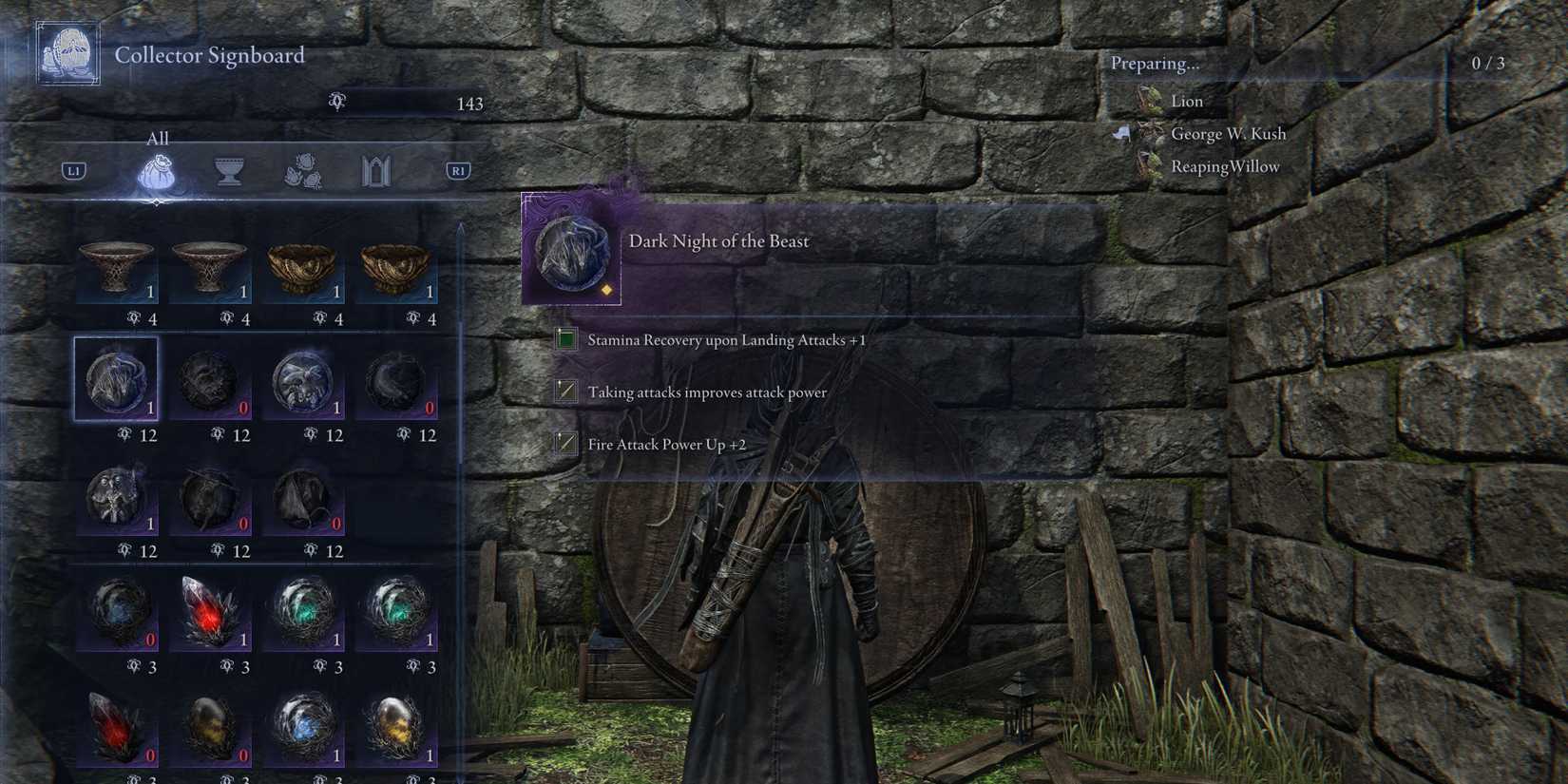Select the Dark Night of the Beast item

[x=116, y=377]
